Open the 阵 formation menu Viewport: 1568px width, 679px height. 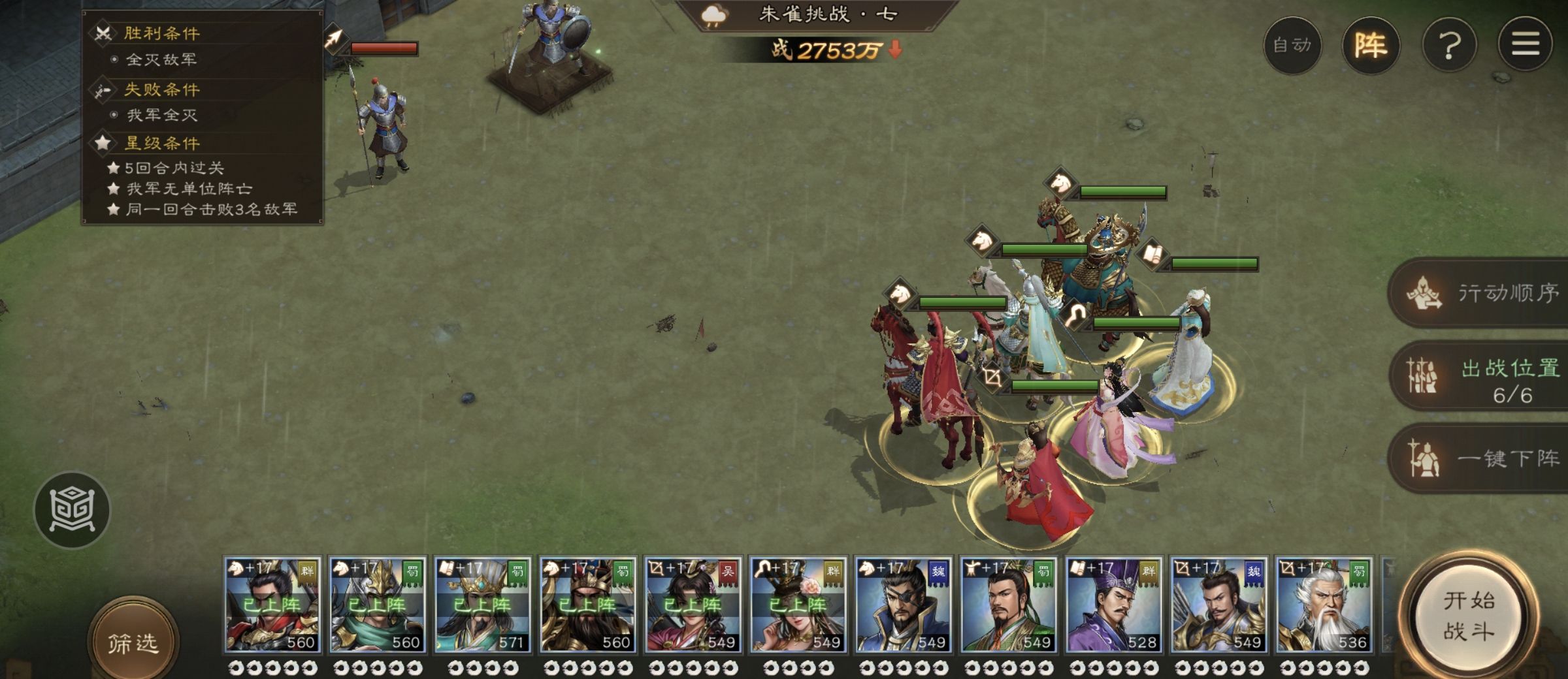pos(1371,45)
